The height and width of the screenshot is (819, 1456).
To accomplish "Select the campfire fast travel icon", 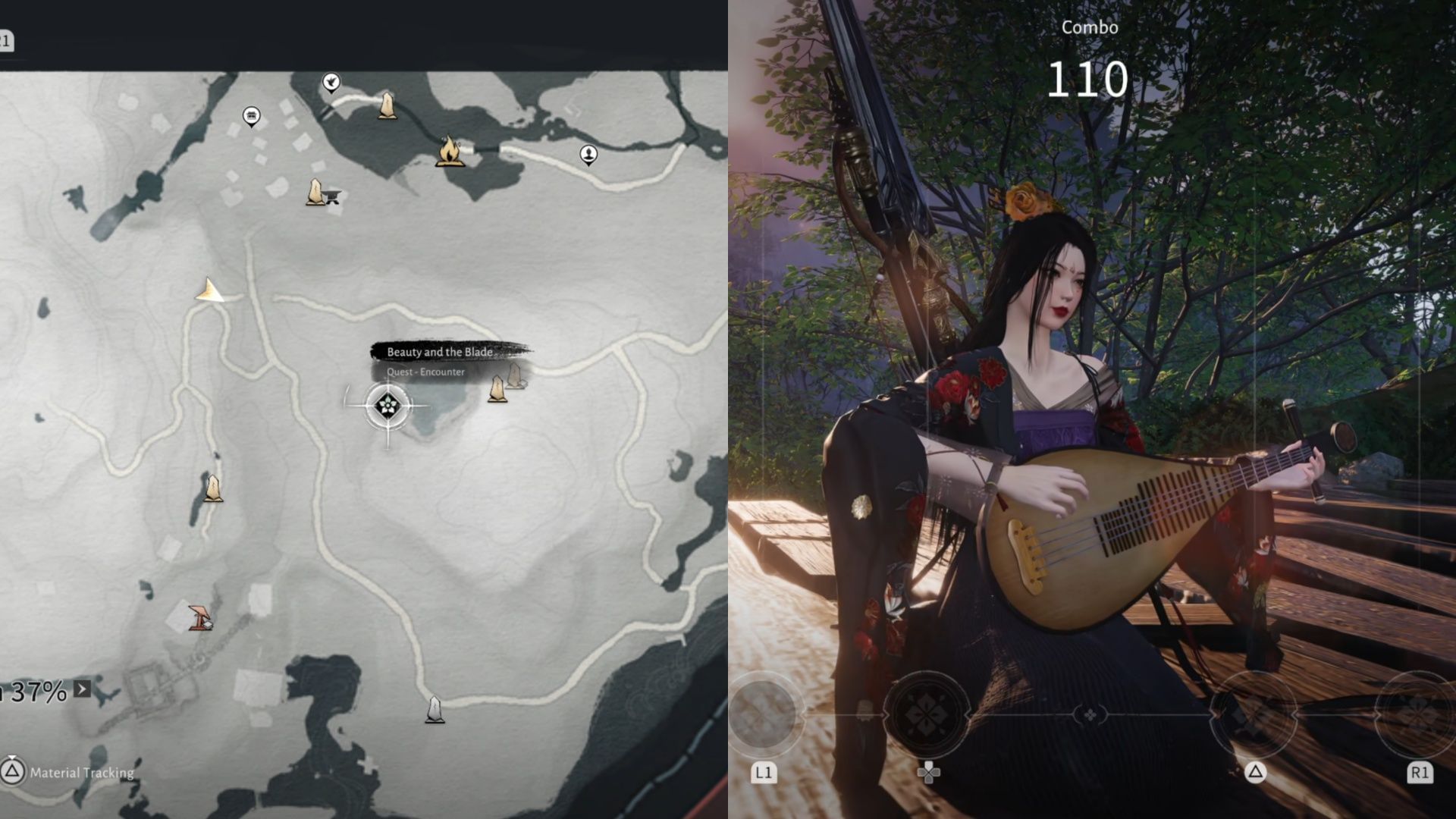I will pos(451,152).
